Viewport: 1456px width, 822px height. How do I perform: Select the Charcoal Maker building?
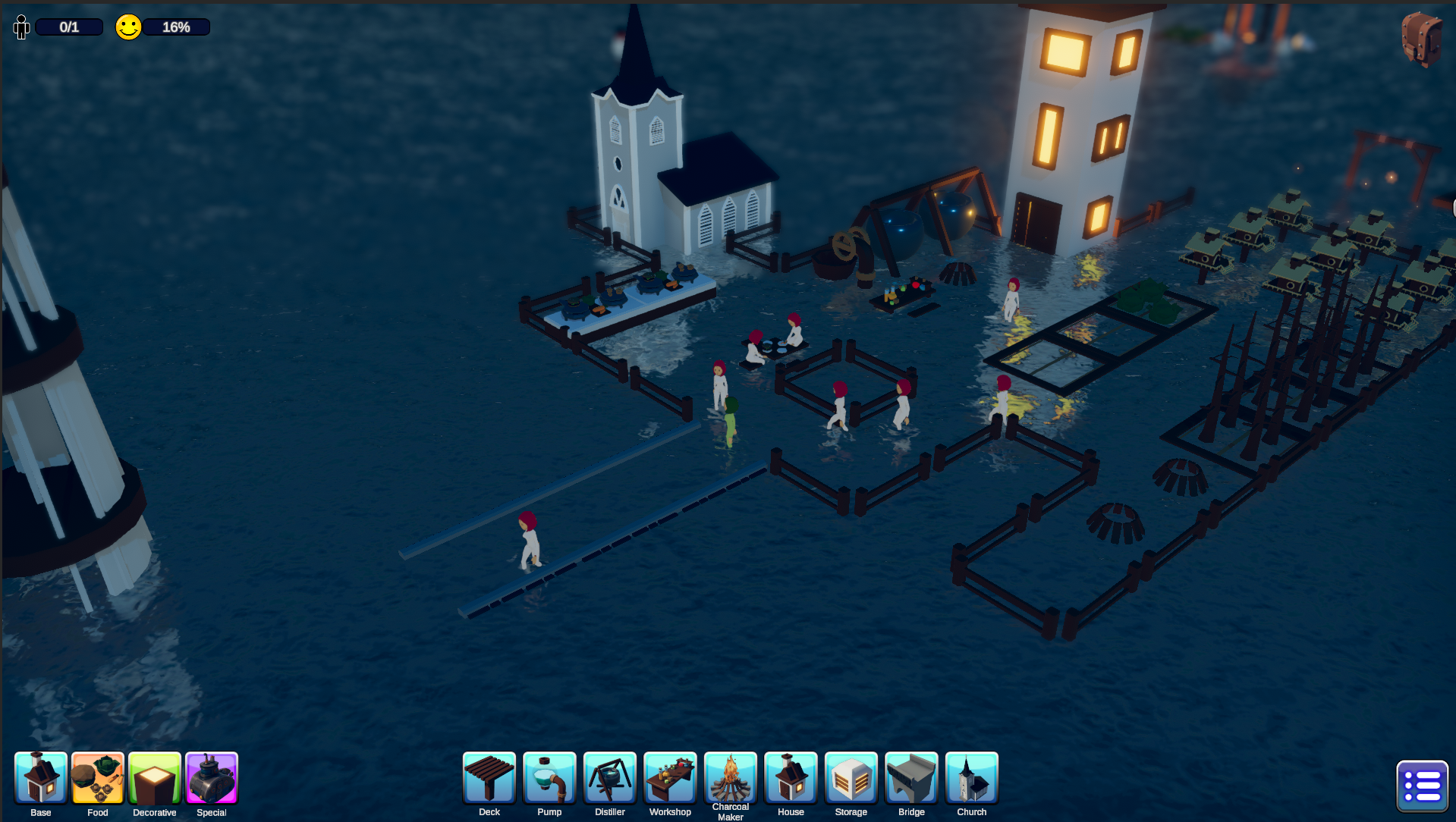point(731,777)
